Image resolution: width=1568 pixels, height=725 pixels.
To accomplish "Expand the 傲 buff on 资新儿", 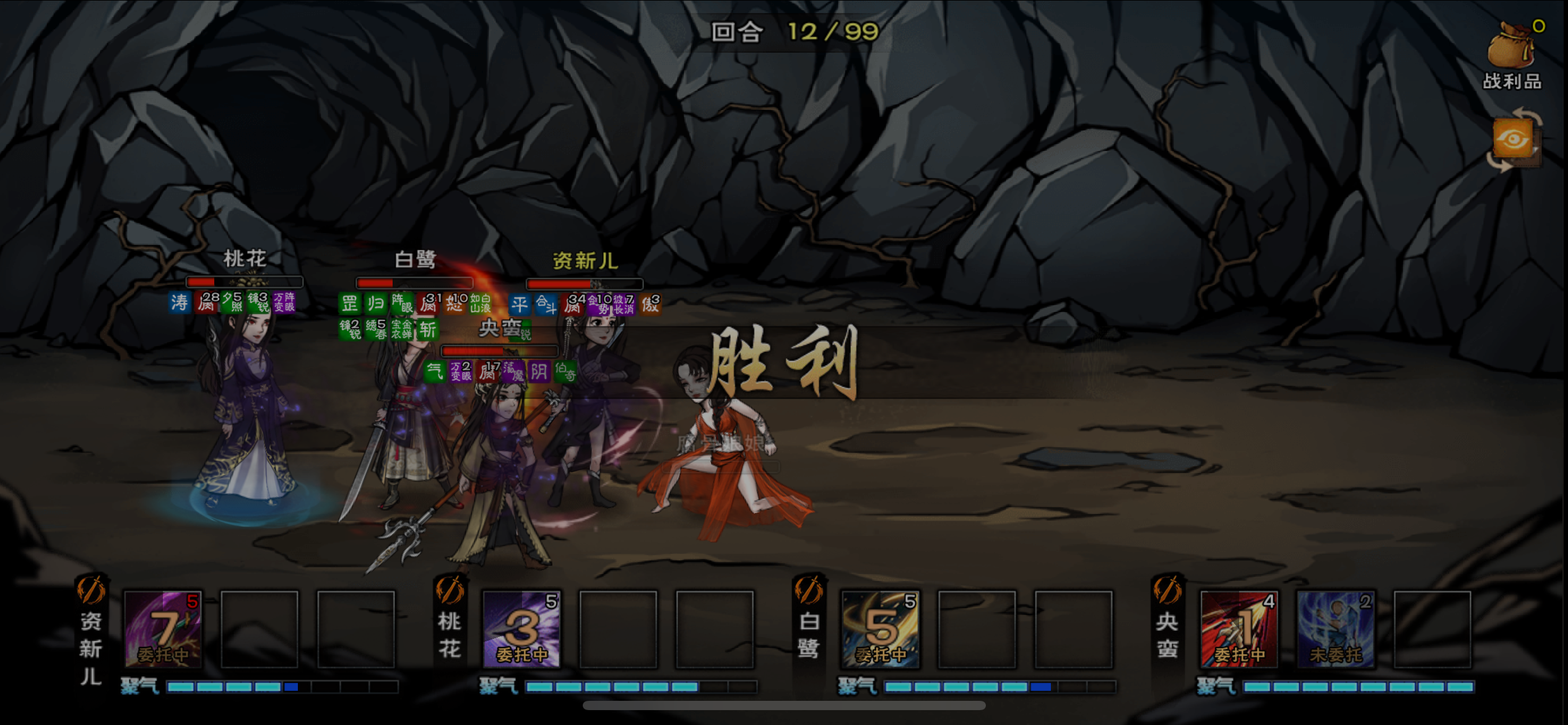I will [651, 305].
